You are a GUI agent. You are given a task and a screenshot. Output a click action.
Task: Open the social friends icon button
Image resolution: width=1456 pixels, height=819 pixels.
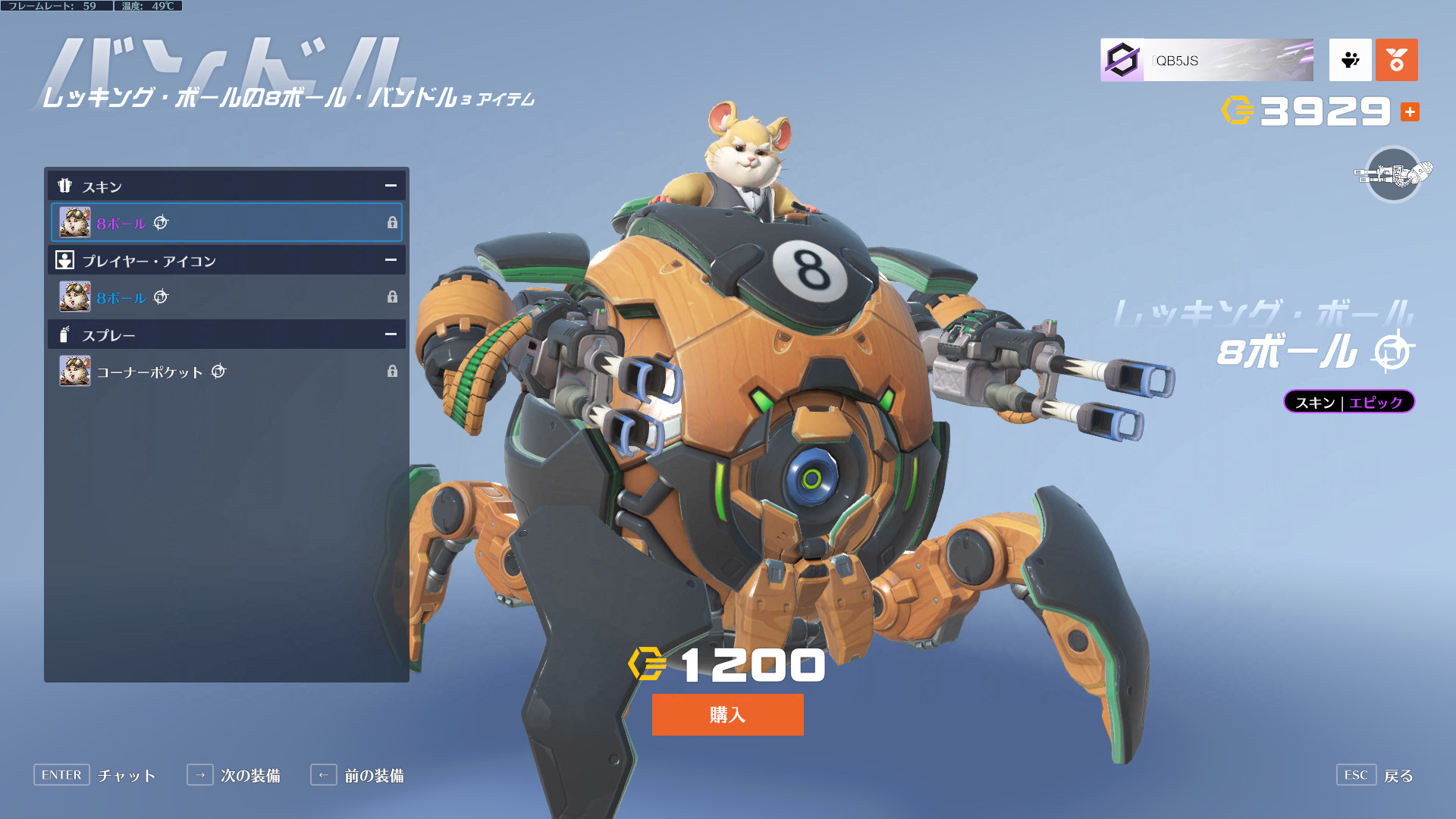[1350, 60]
